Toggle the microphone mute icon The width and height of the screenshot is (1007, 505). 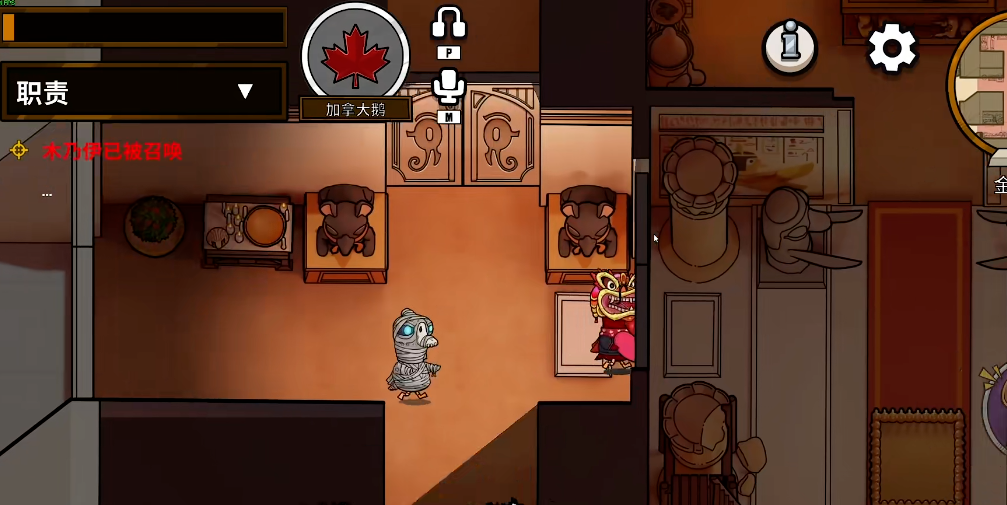pos(449,87)
